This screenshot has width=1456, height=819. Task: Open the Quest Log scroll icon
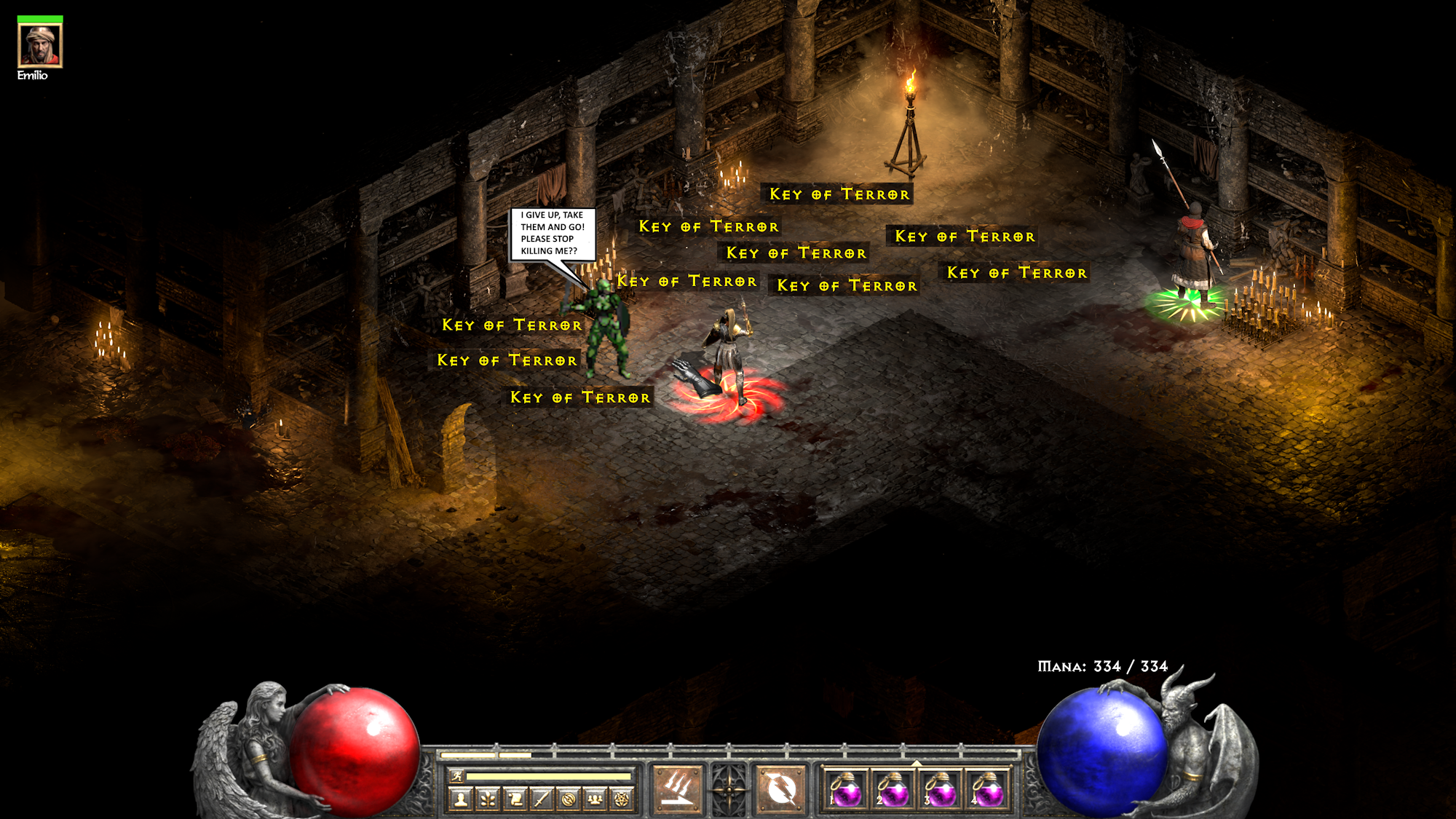(x=515, y=799)
